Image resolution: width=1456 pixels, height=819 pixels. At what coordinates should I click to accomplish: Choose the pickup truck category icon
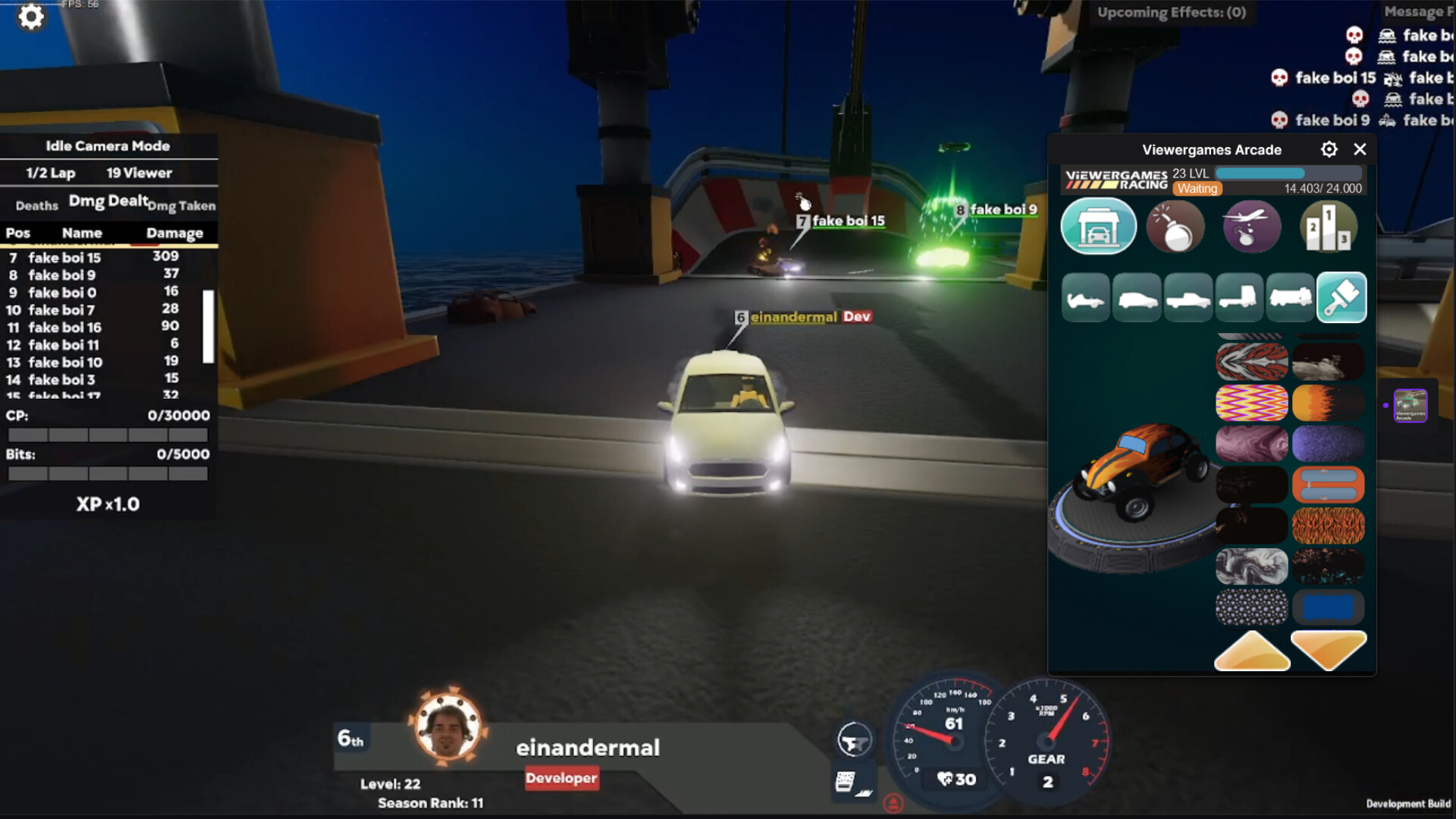click(1188, 297)
